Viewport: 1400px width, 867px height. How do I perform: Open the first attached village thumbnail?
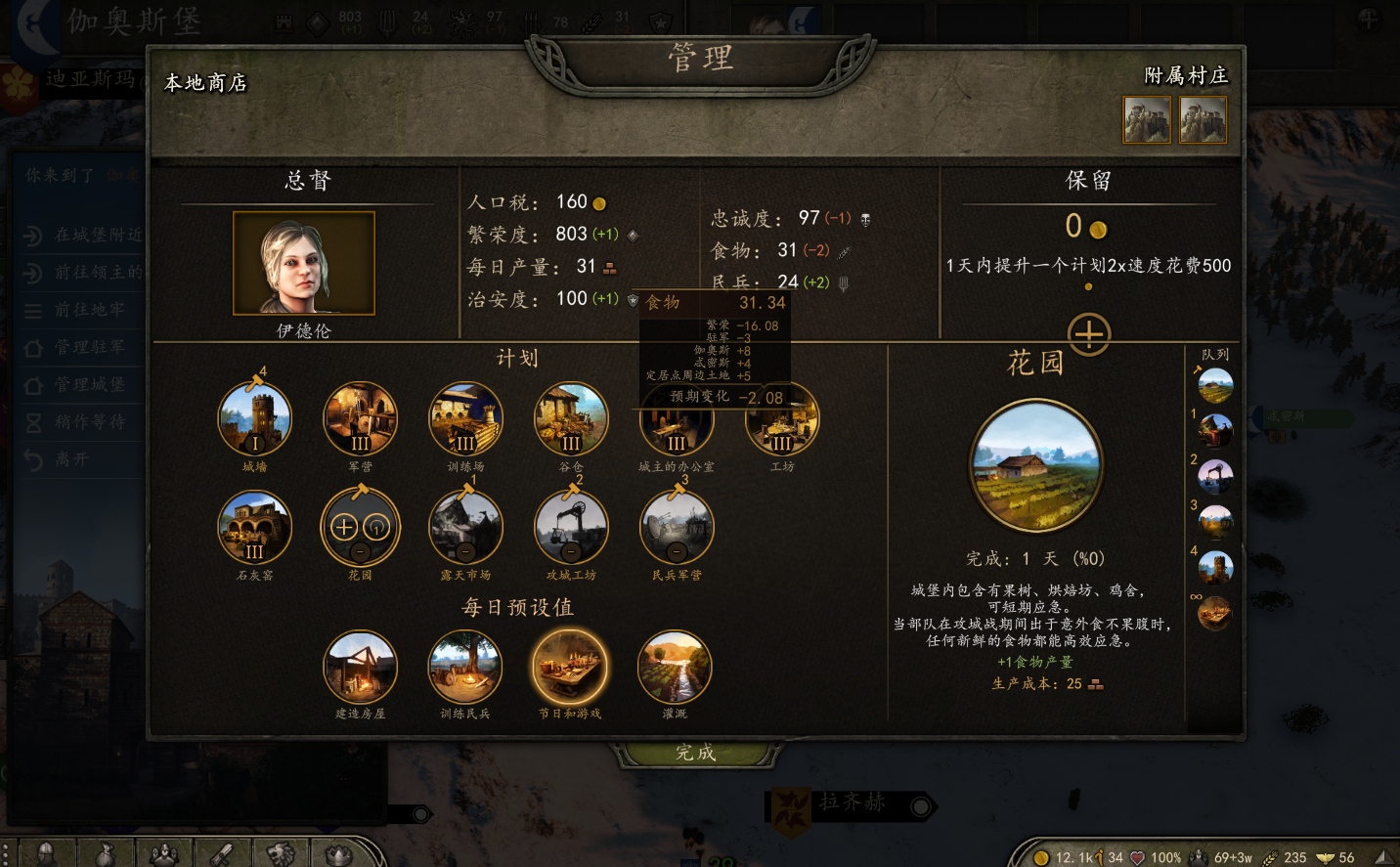coord(1147,119)
